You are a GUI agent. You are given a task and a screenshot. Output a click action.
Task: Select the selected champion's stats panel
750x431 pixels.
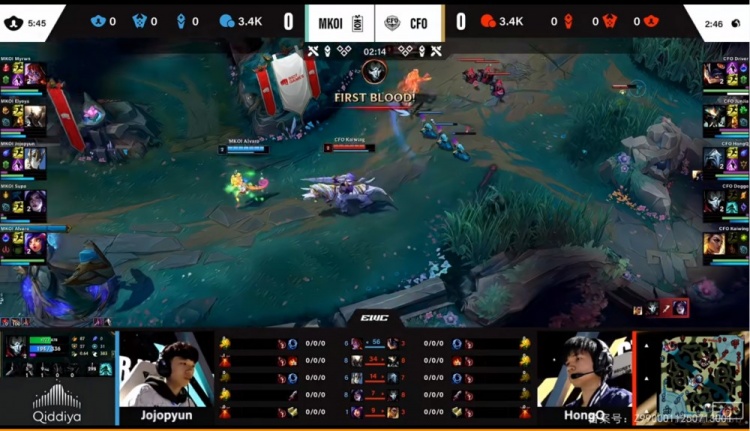tap(57, 355)
